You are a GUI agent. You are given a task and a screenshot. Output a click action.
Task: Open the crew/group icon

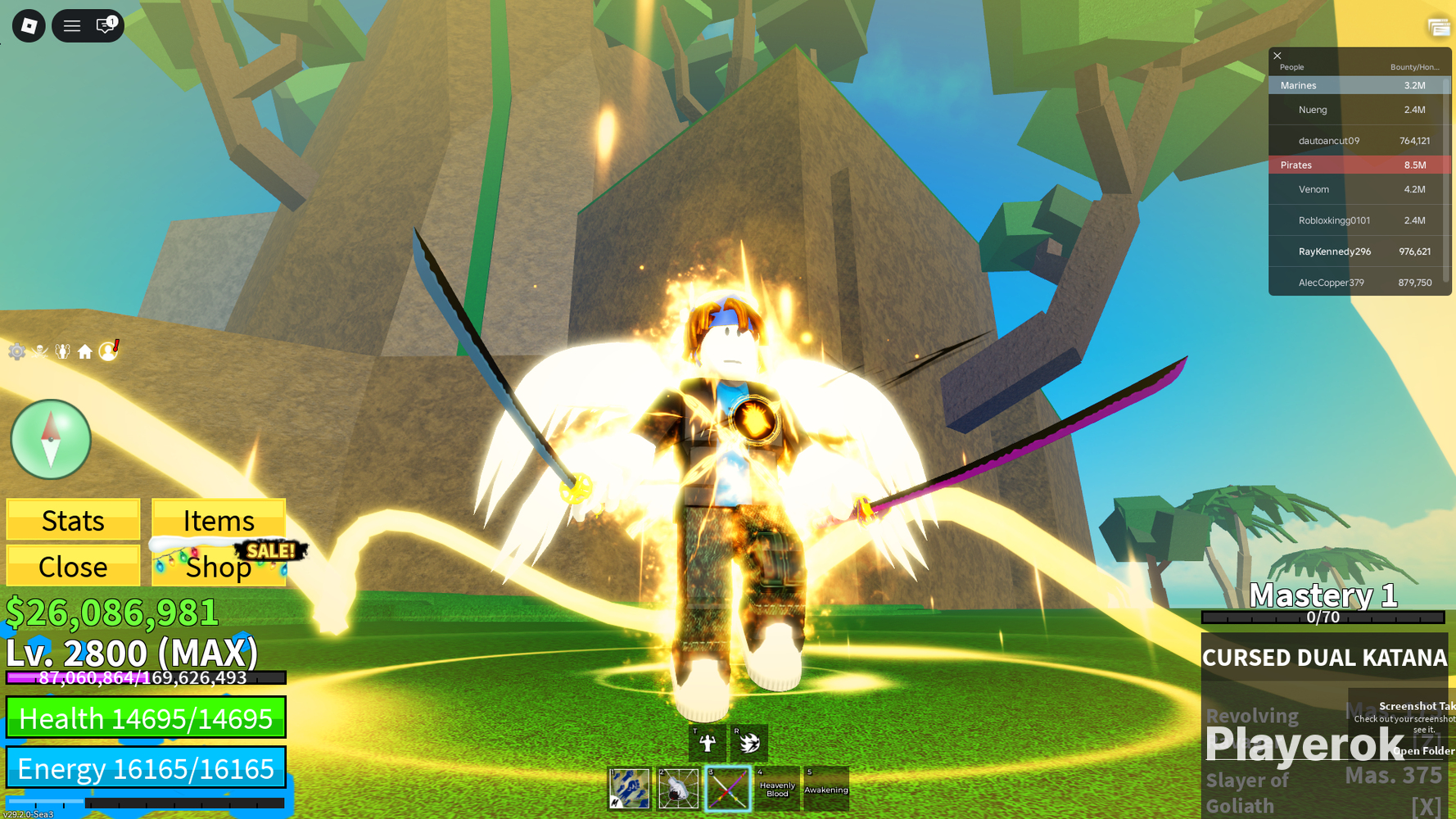click(62, 351)
